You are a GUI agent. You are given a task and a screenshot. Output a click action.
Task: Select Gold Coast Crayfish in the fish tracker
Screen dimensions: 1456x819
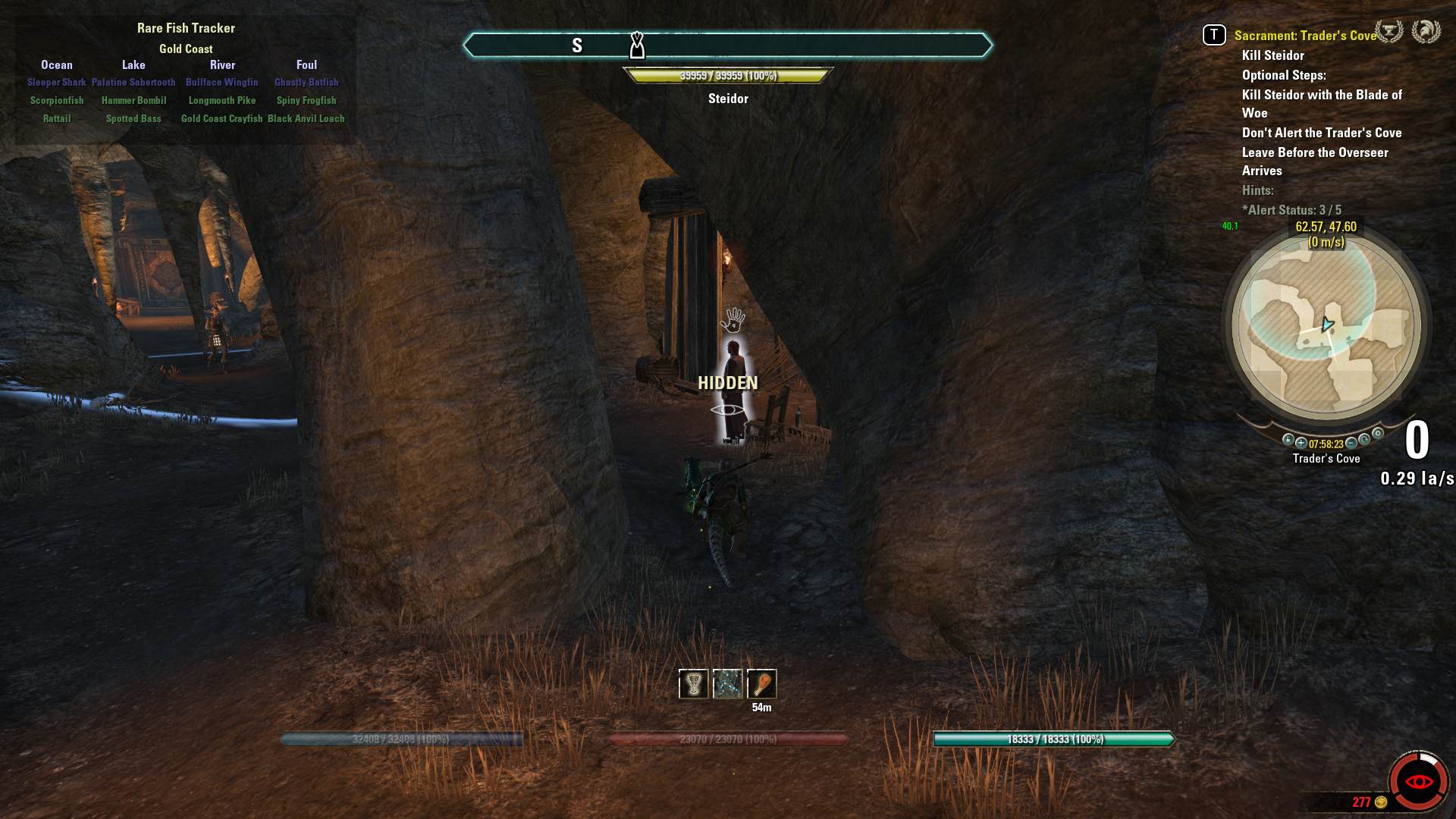click(221, 119)
